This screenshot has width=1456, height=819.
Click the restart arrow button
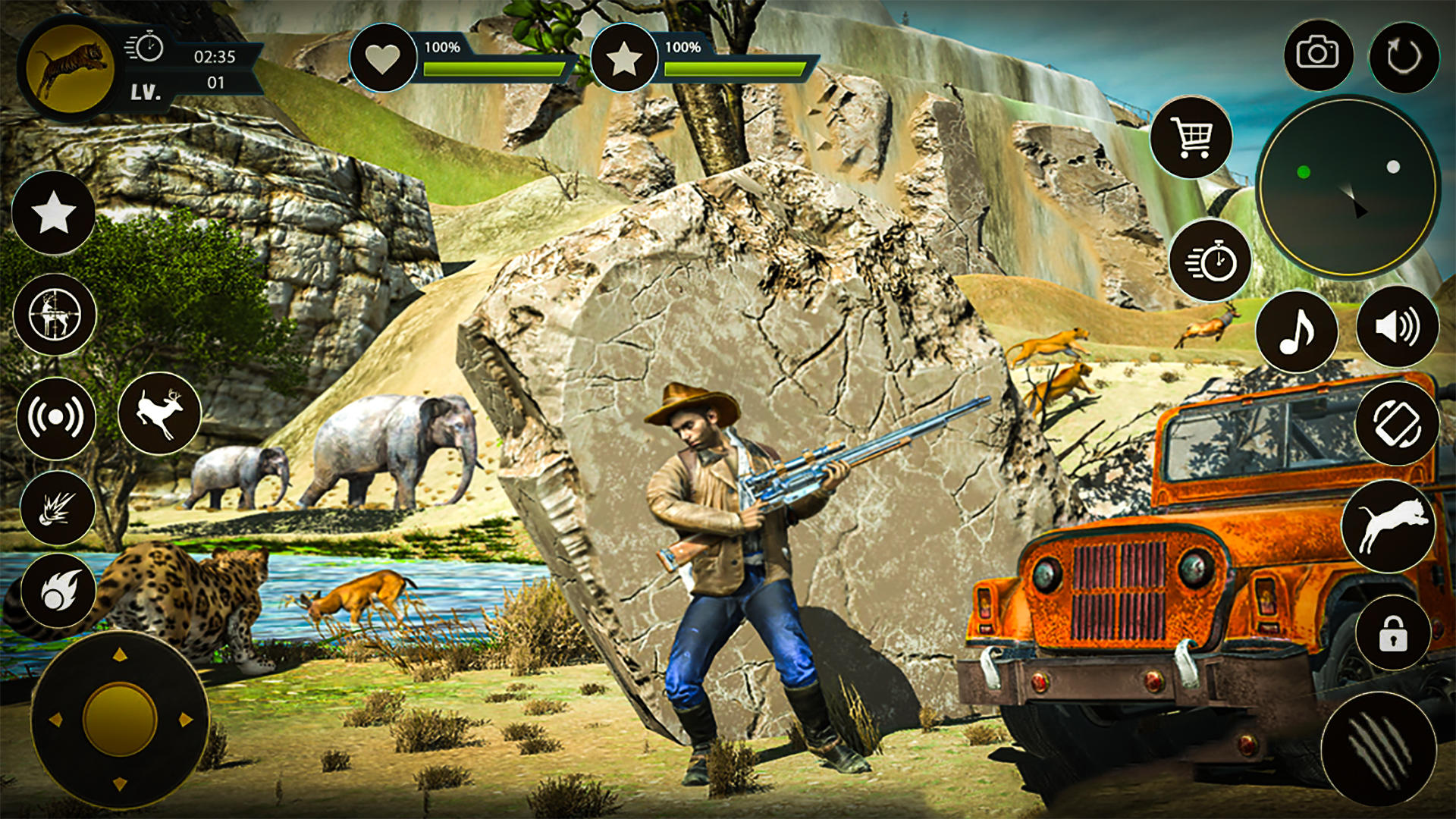click(x=1404, y=57)
